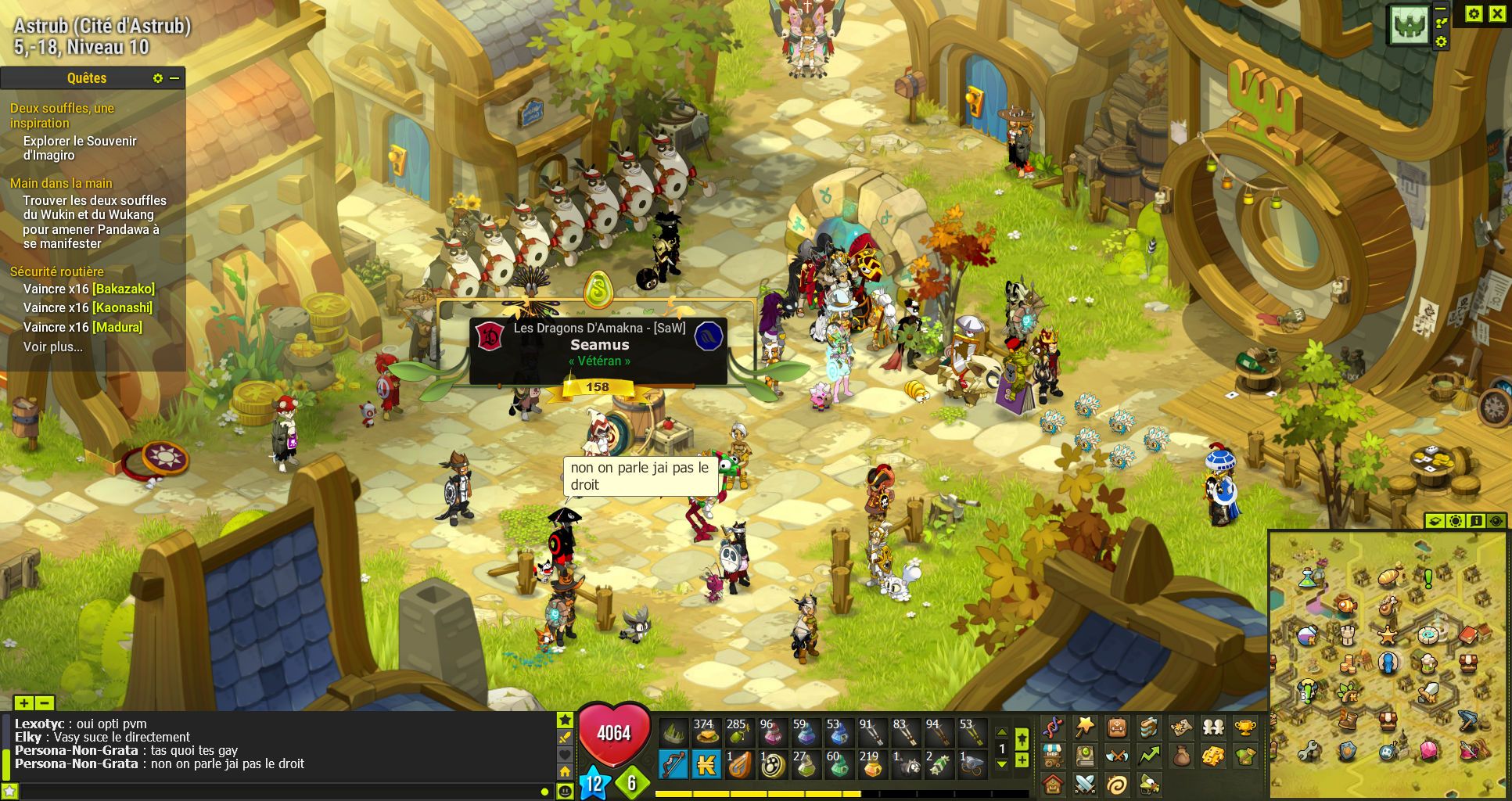Screen dimensions: 1512x801
Task: Select the crossed-axes professions icon
Action: [x=1116, y=756]
